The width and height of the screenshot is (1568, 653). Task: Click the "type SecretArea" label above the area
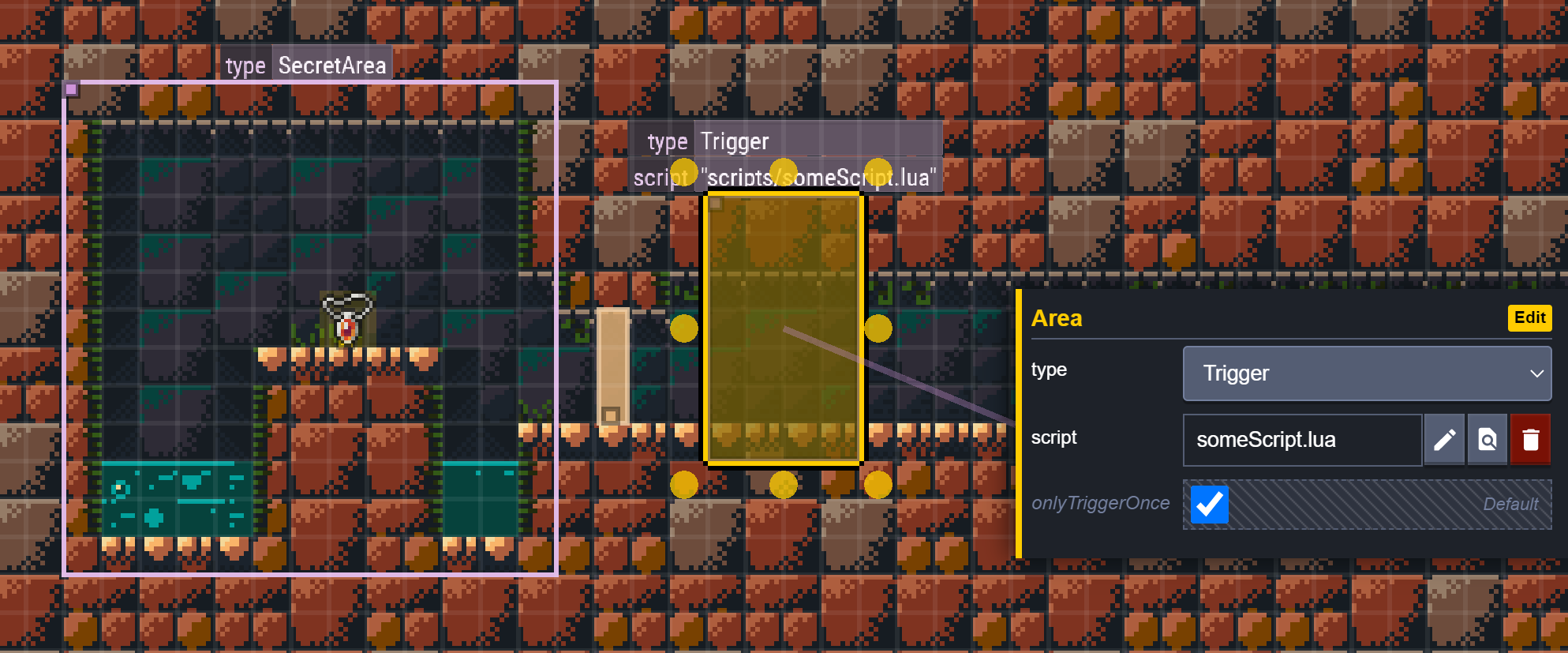coord(306,65)
